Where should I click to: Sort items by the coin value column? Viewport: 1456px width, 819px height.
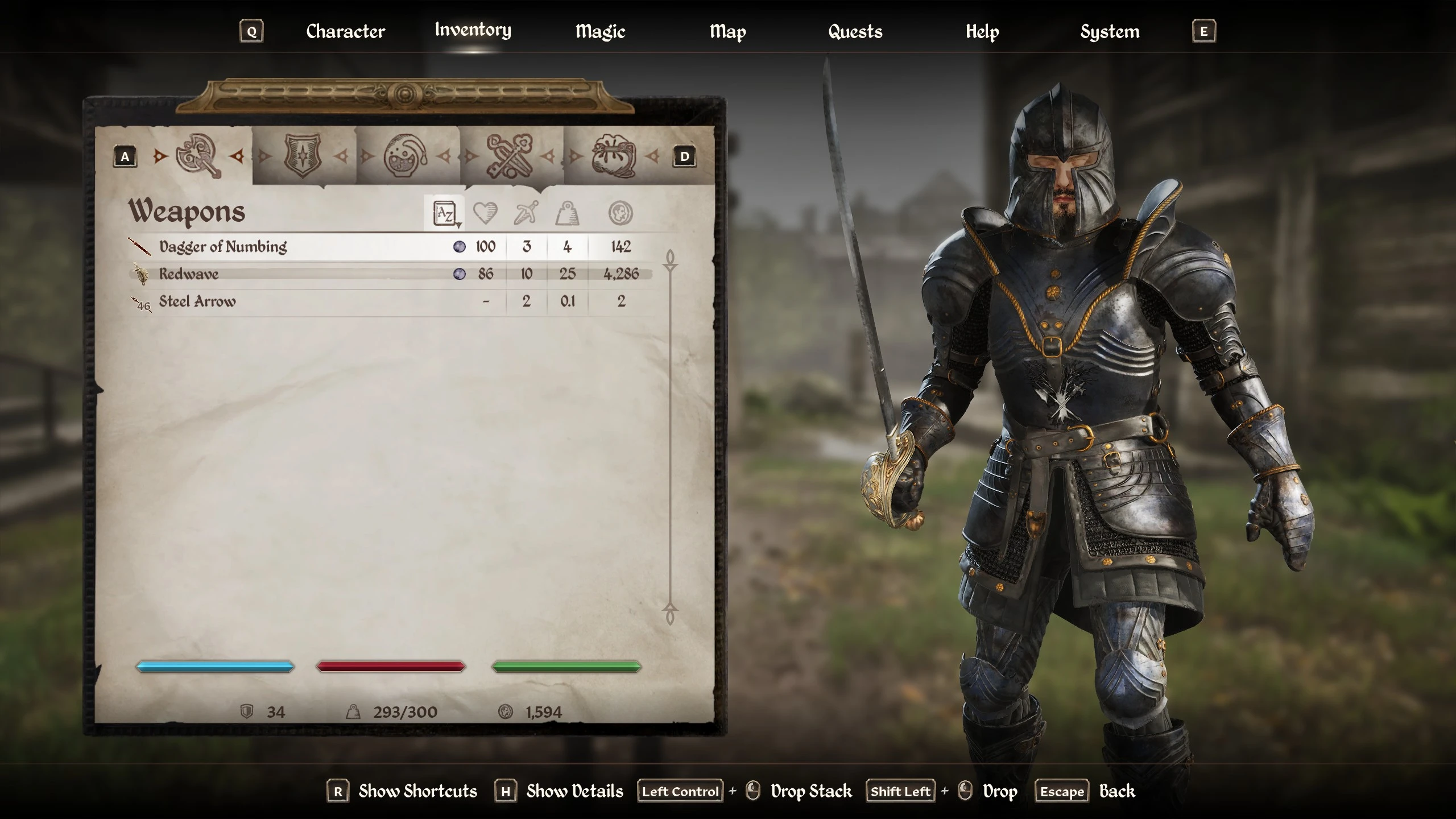621,214
